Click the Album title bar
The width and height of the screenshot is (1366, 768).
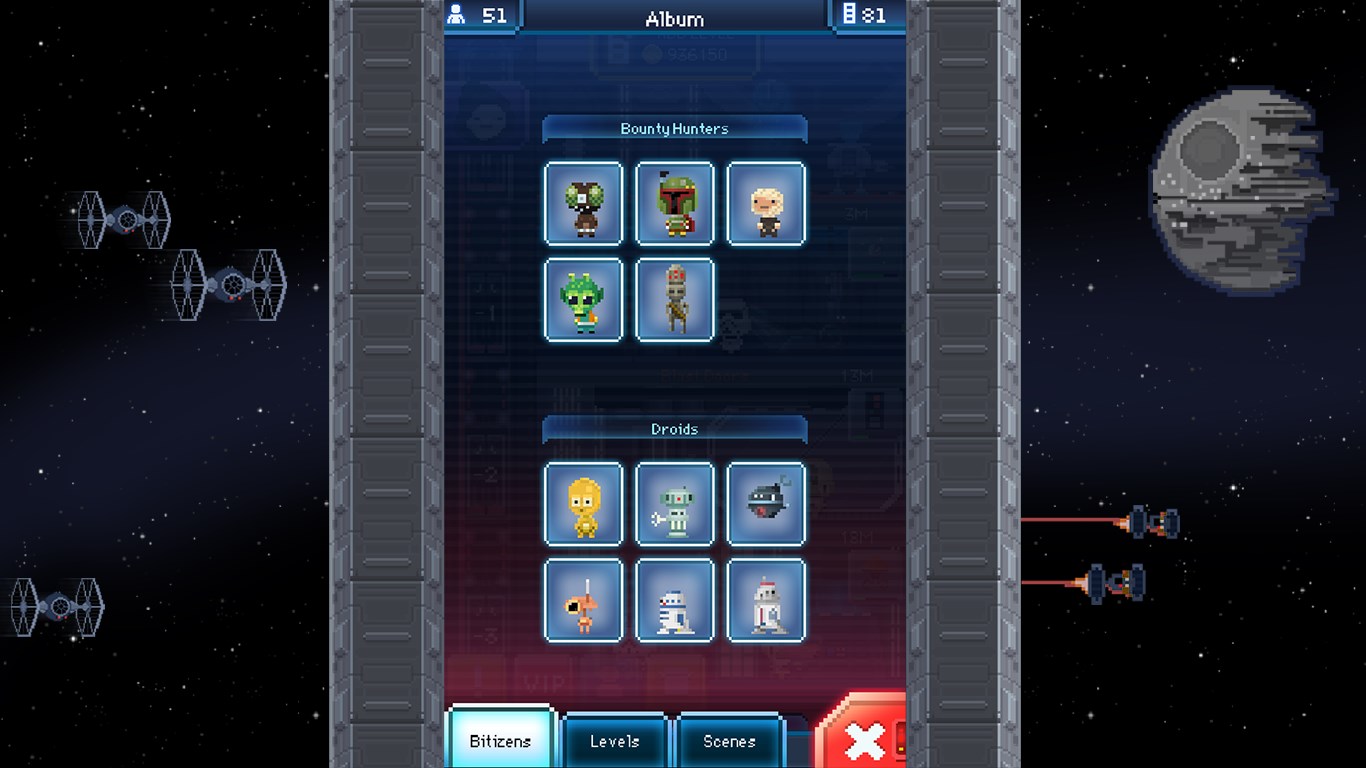(x=675, y=17)
